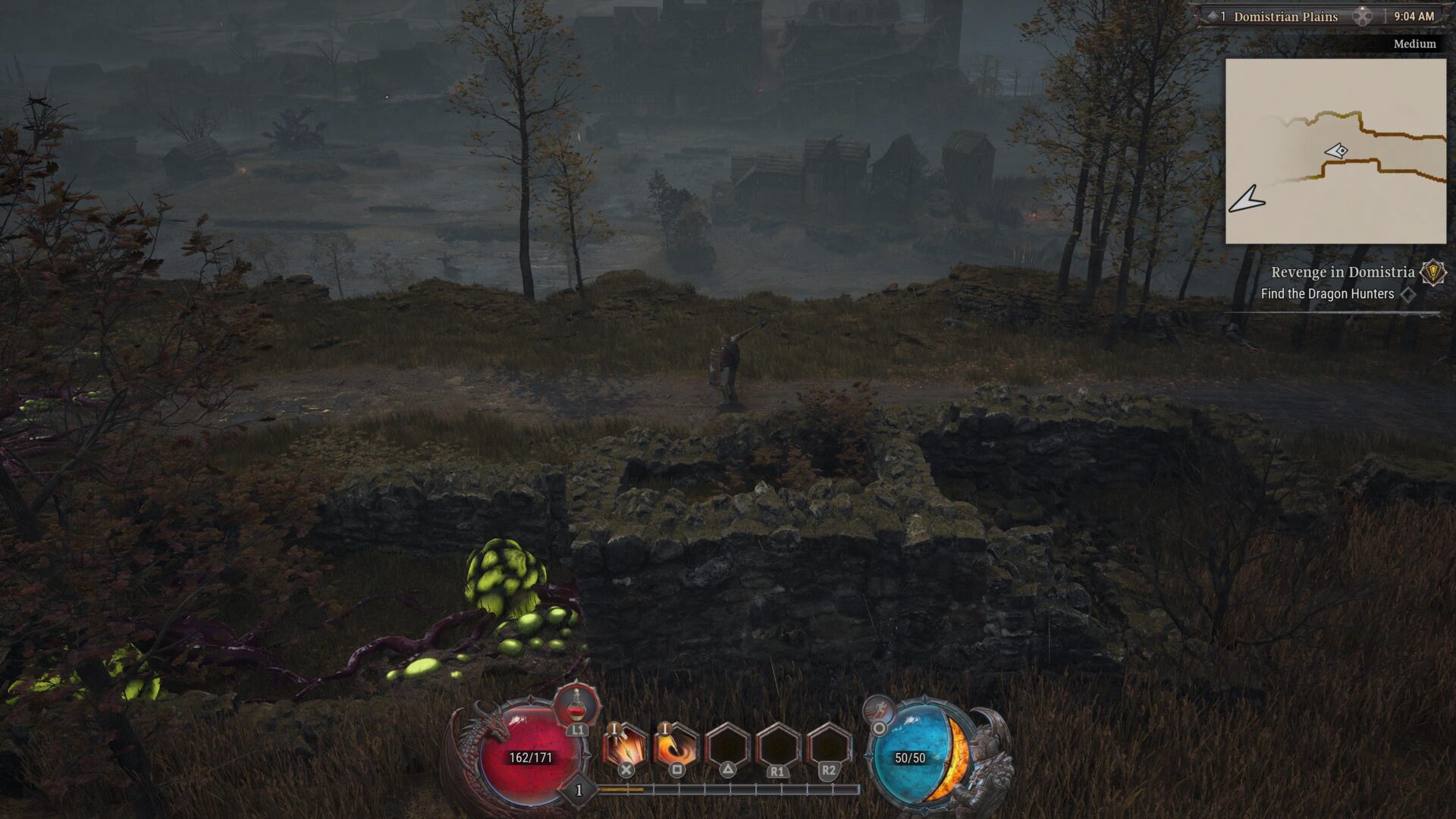The image size is (1456, 819).
Task: Activate the spear thrust skill
Action: (x=624, y=746)
